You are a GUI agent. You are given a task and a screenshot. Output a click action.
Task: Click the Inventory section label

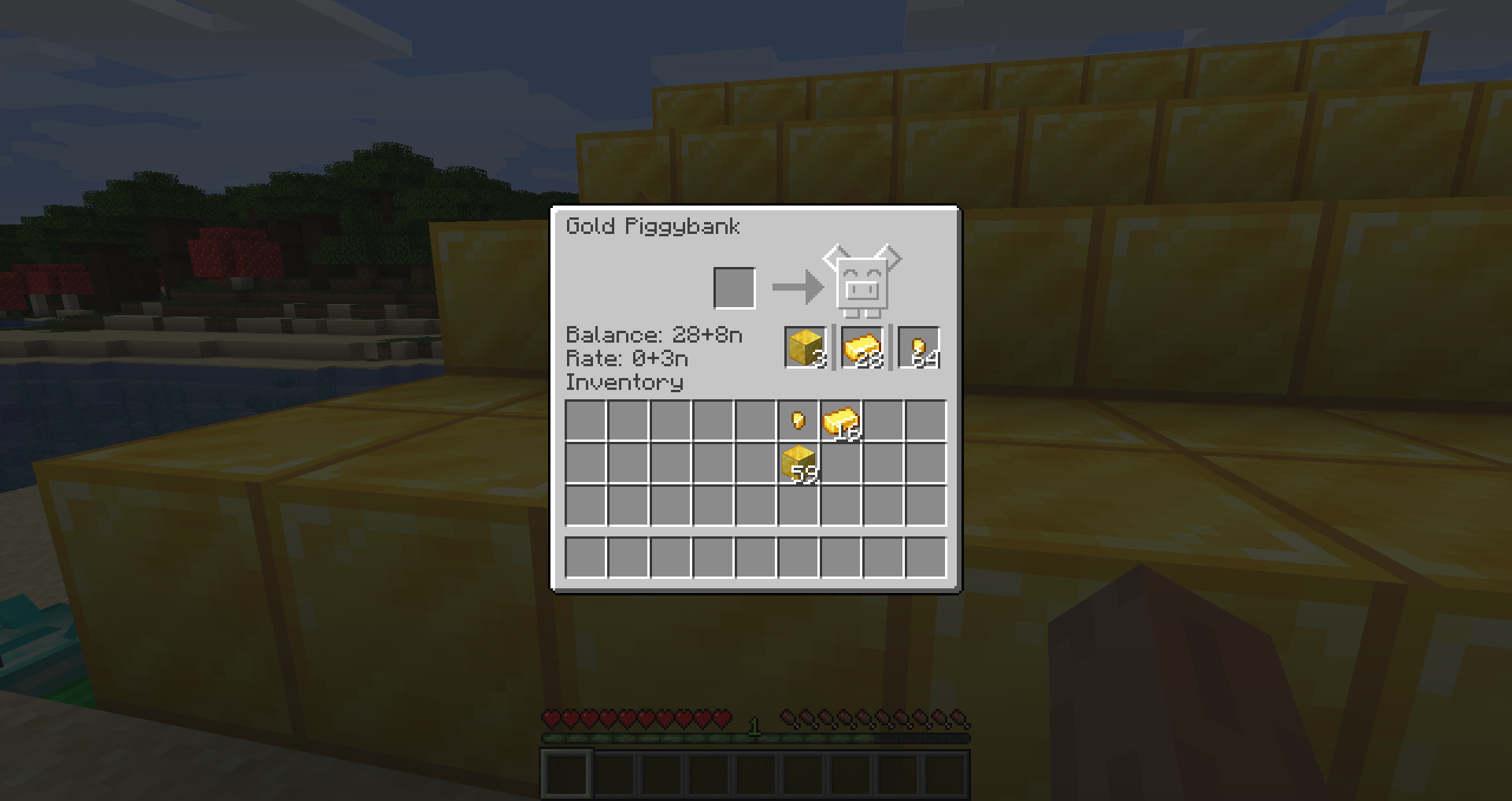625,383
